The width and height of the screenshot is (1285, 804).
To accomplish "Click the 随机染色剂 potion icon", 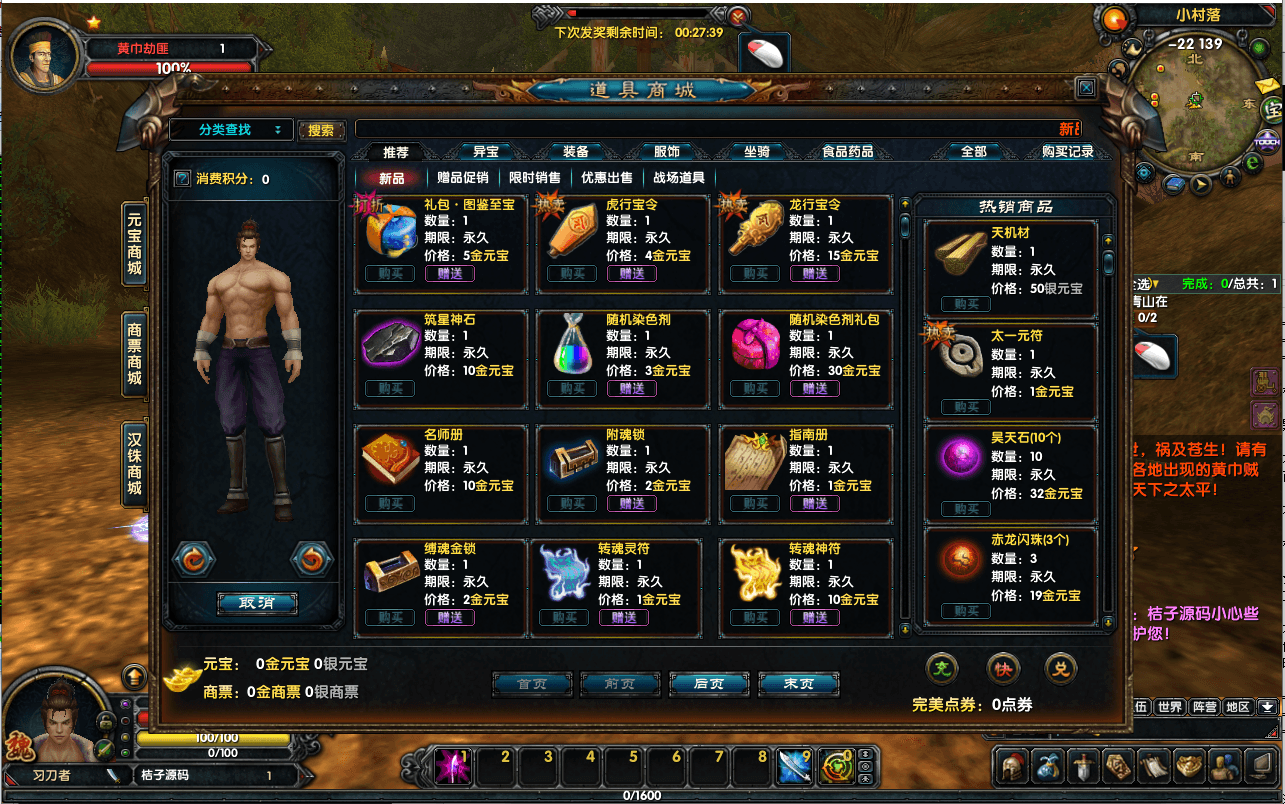I will [574, 345].
